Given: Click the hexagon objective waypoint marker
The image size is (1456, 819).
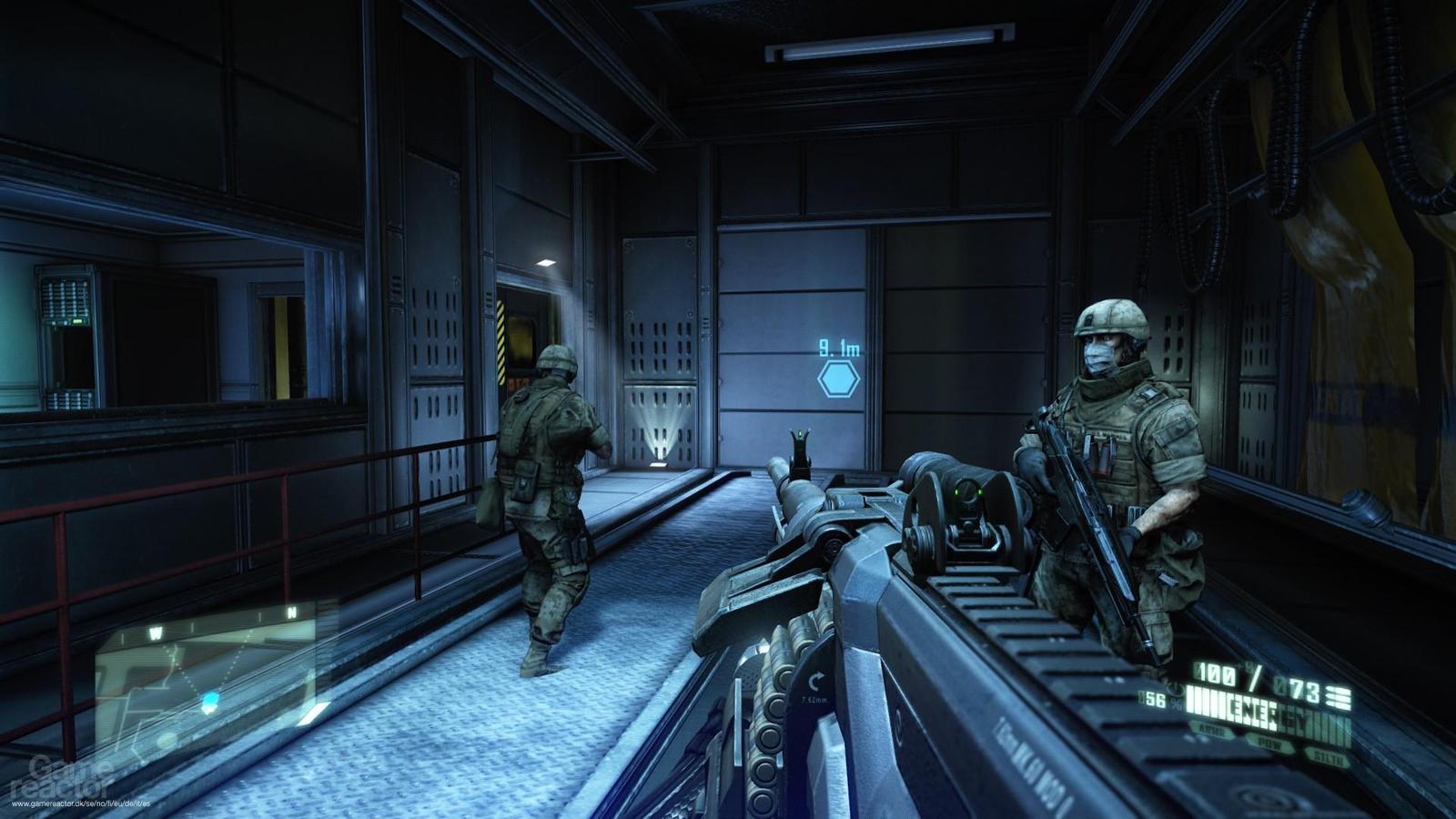Looking at the screenshot, I should [838, 379].
